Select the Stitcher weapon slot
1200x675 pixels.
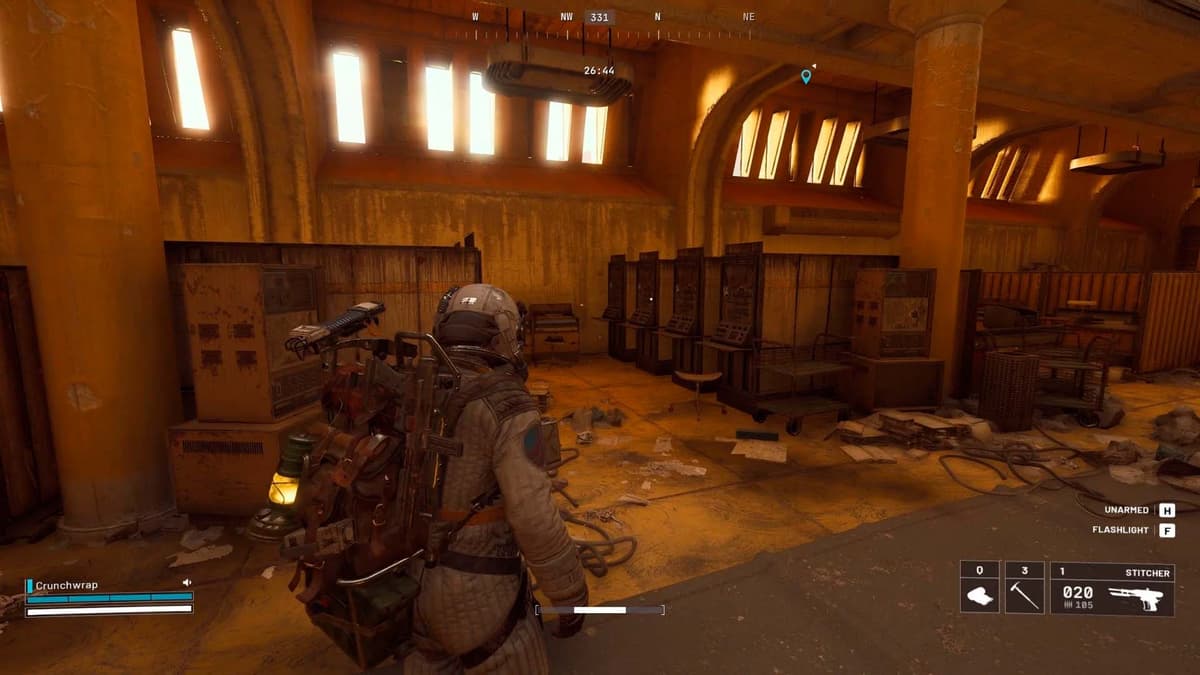click(x=1112, y=589)
